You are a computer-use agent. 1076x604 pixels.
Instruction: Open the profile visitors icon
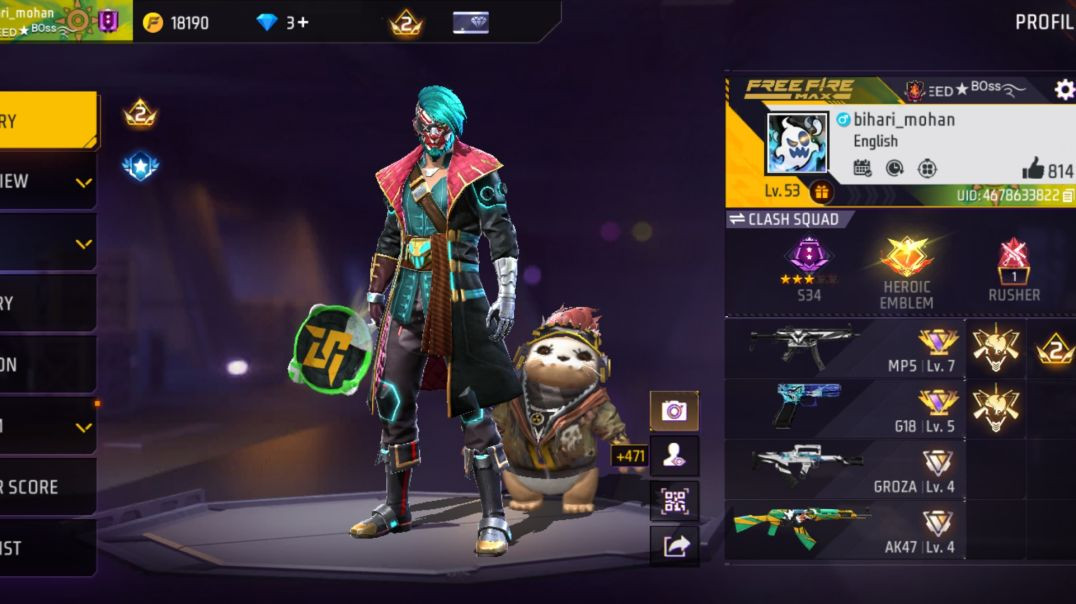click(674, 455)
